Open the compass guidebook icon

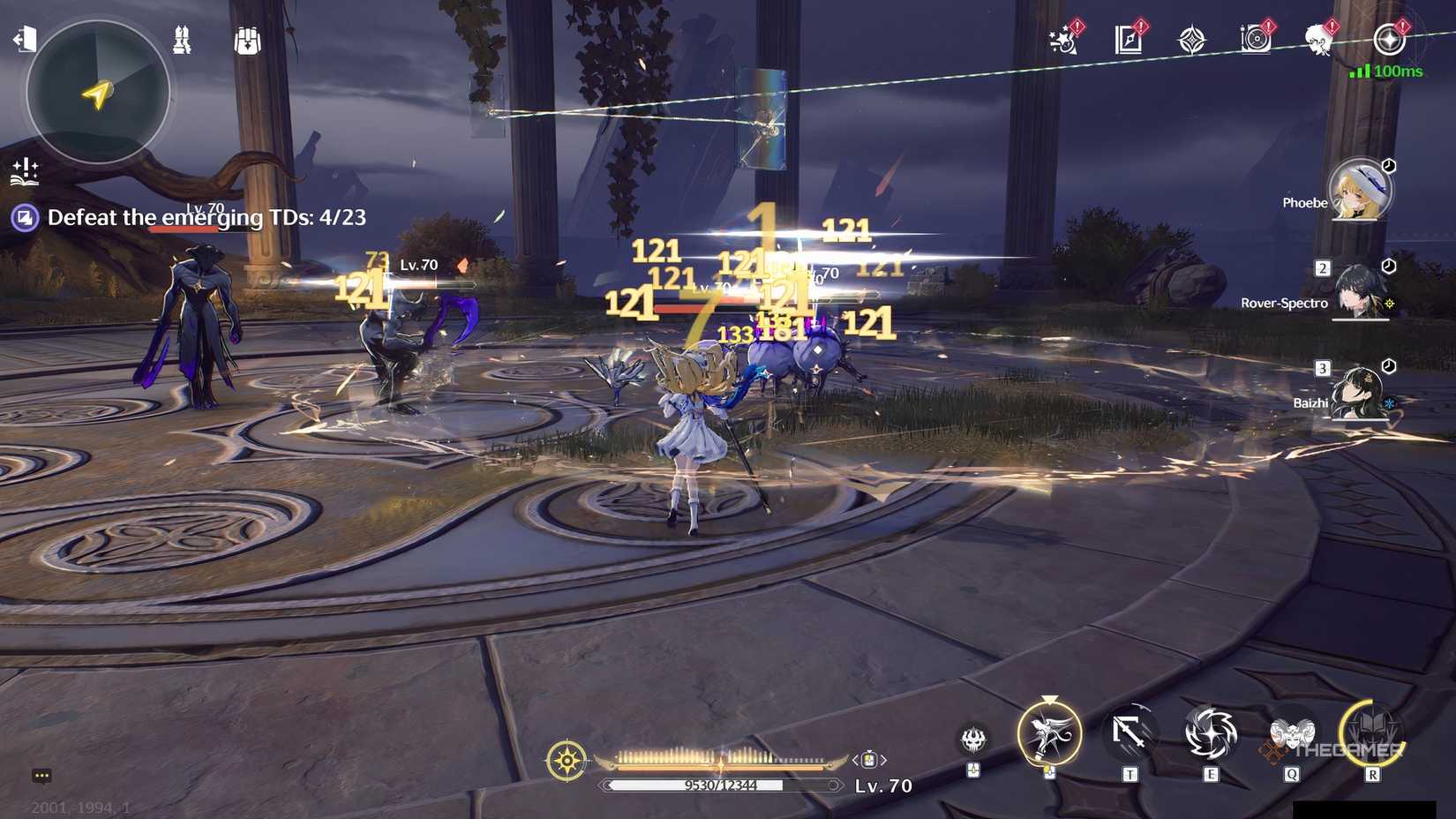[1129, 40]
